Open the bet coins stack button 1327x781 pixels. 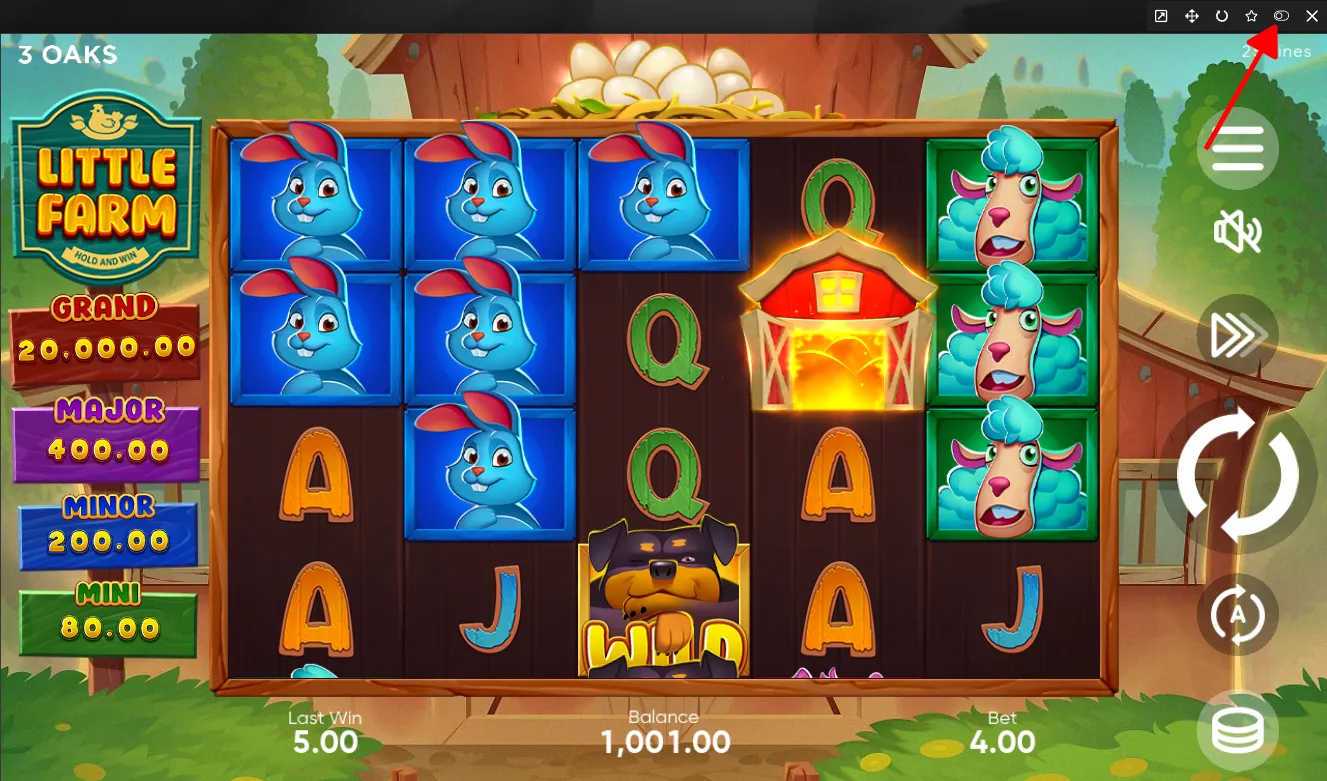pyautogui.click(x=1237, y=731)
